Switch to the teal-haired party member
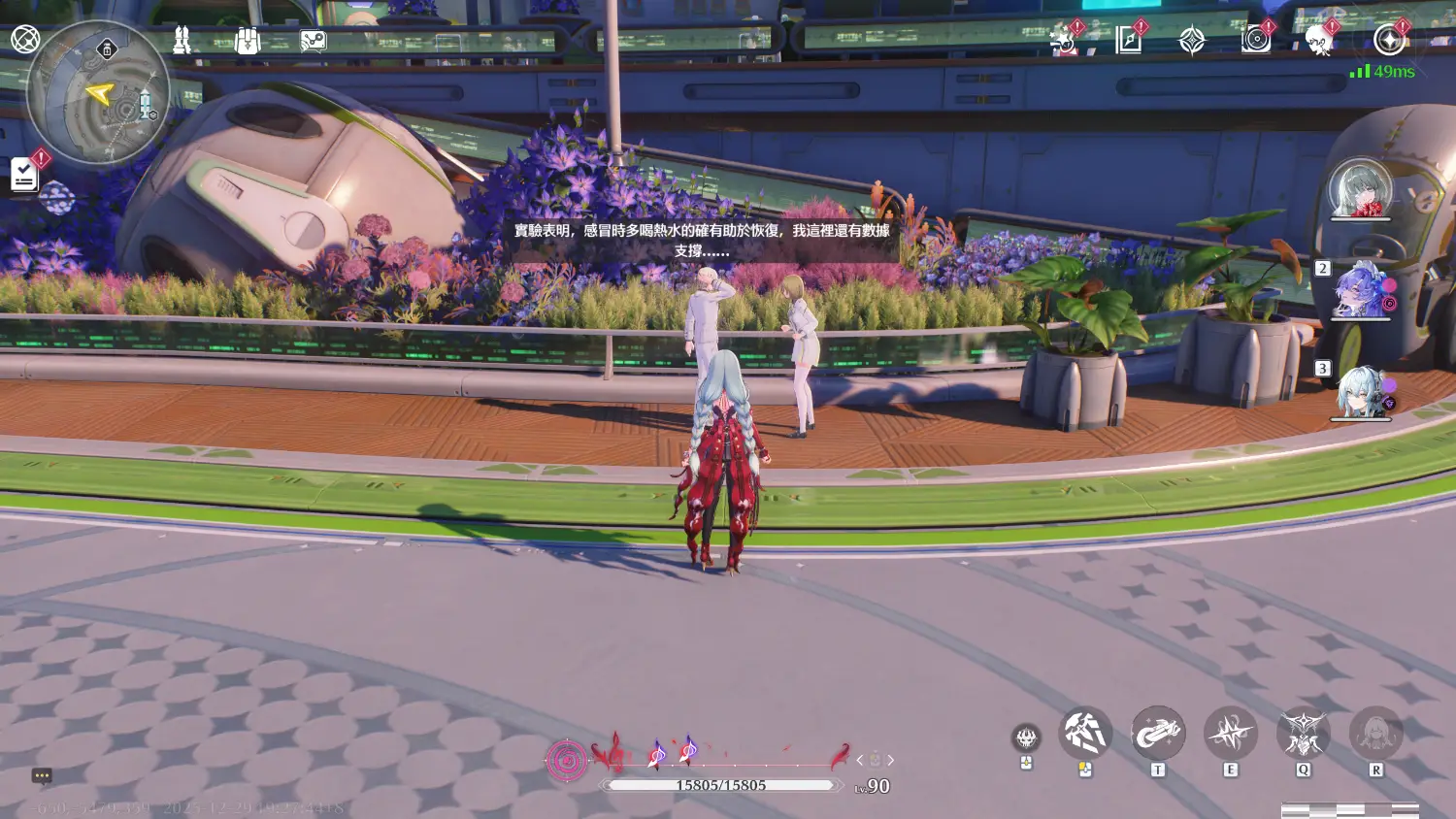The image size is (1456, 819). coord(1360,392)
